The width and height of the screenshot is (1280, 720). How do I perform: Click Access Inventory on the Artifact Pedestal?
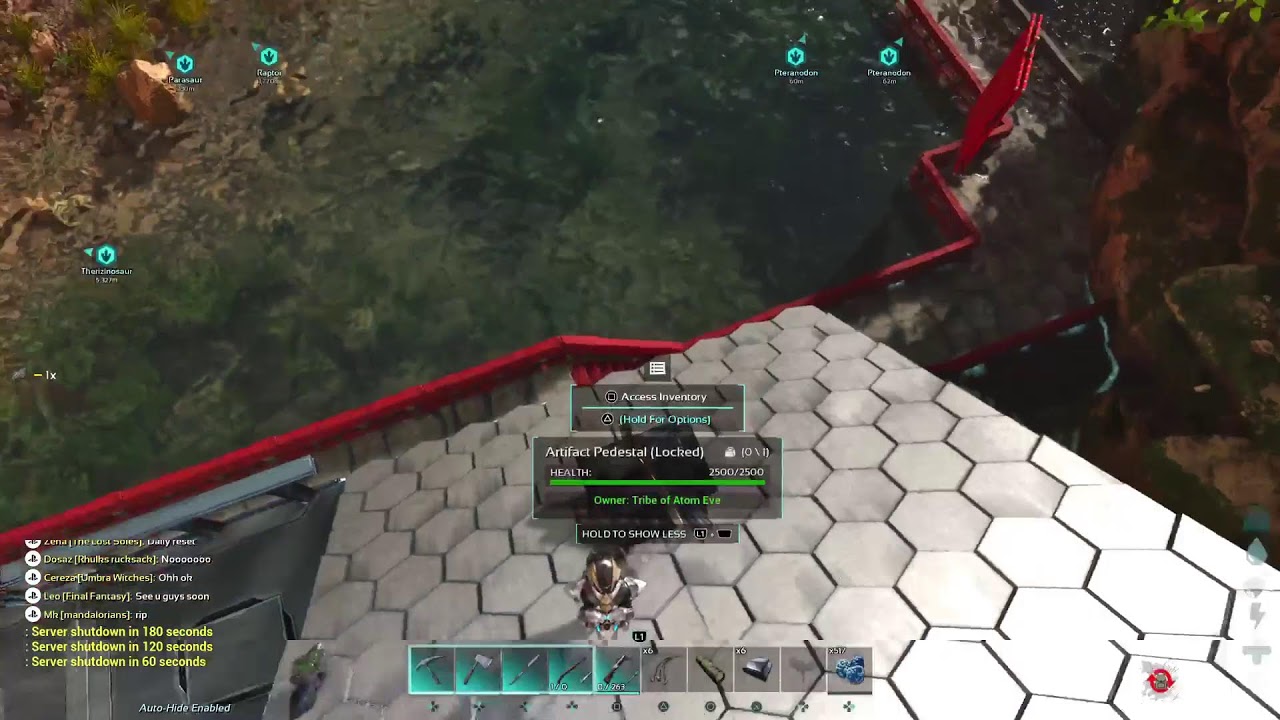657,396
